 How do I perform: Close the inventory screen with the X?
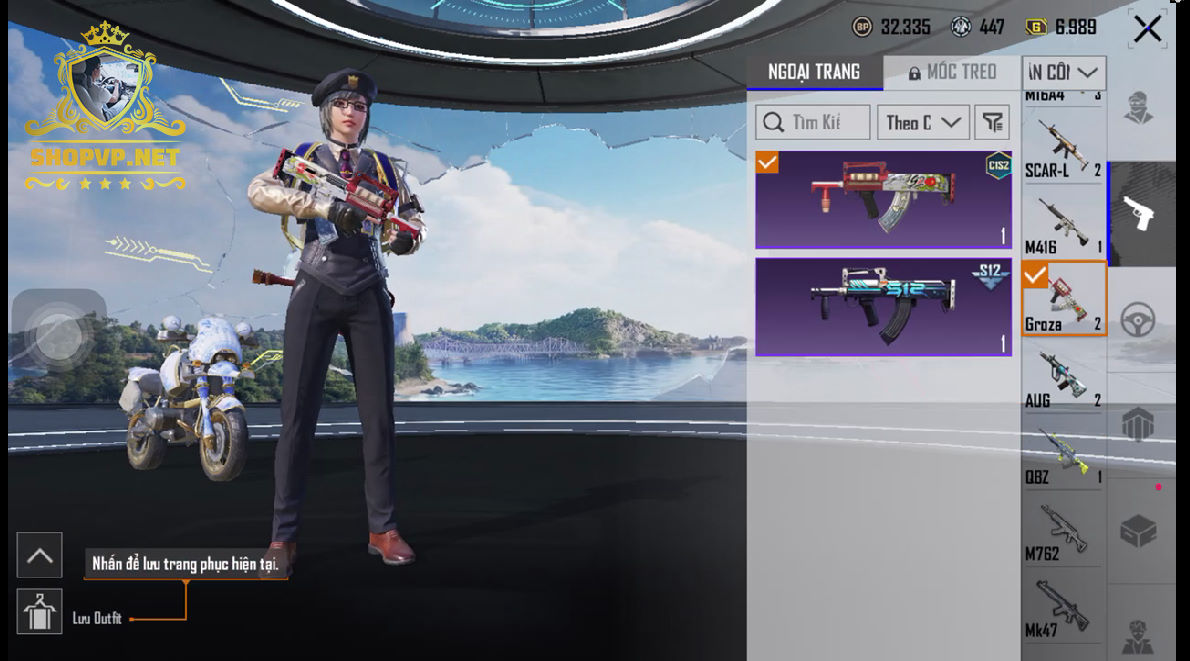1147,29
